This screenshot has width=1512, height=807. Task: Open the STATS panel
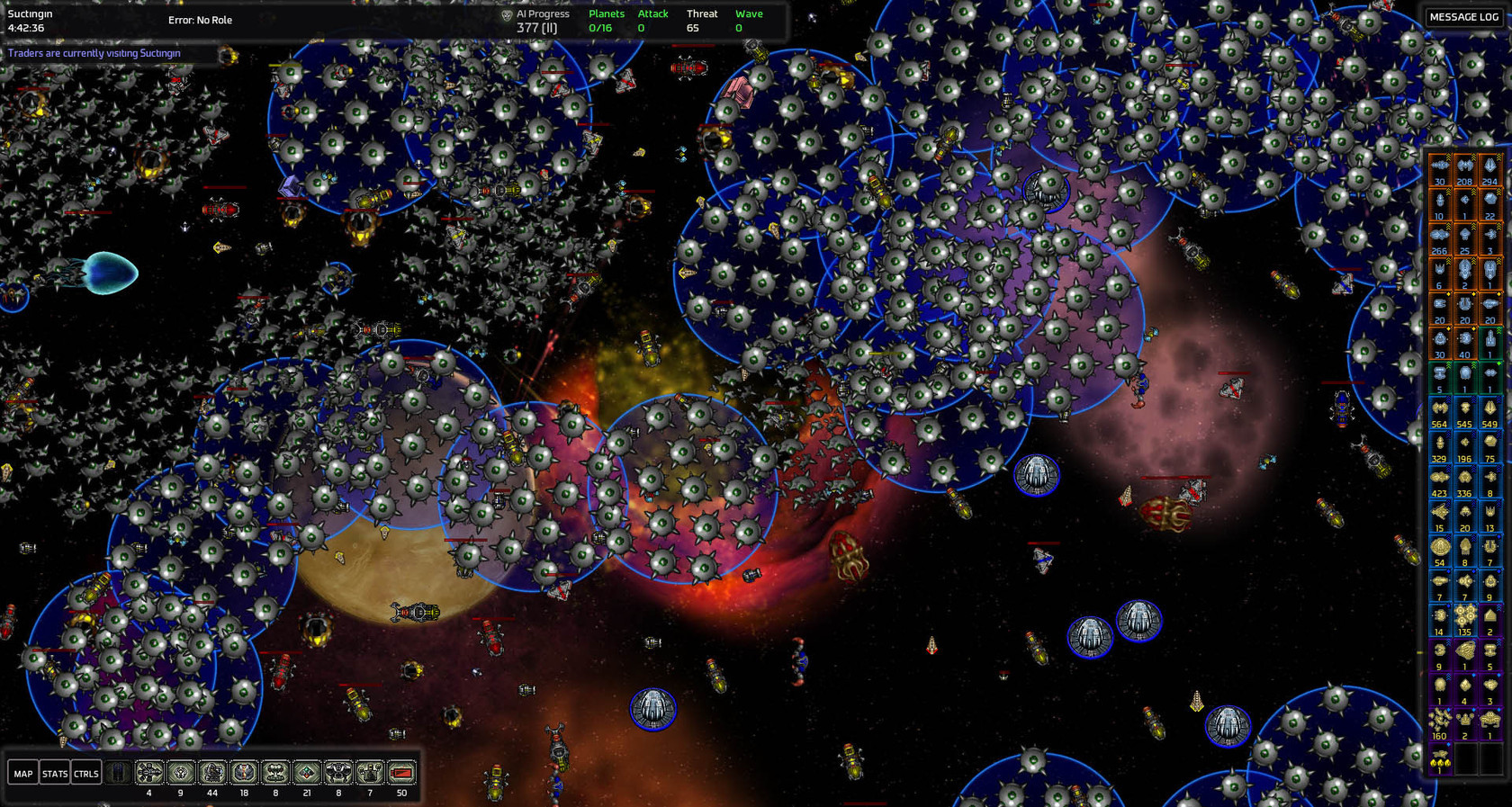pyautogui.click(x=55, y=773)
